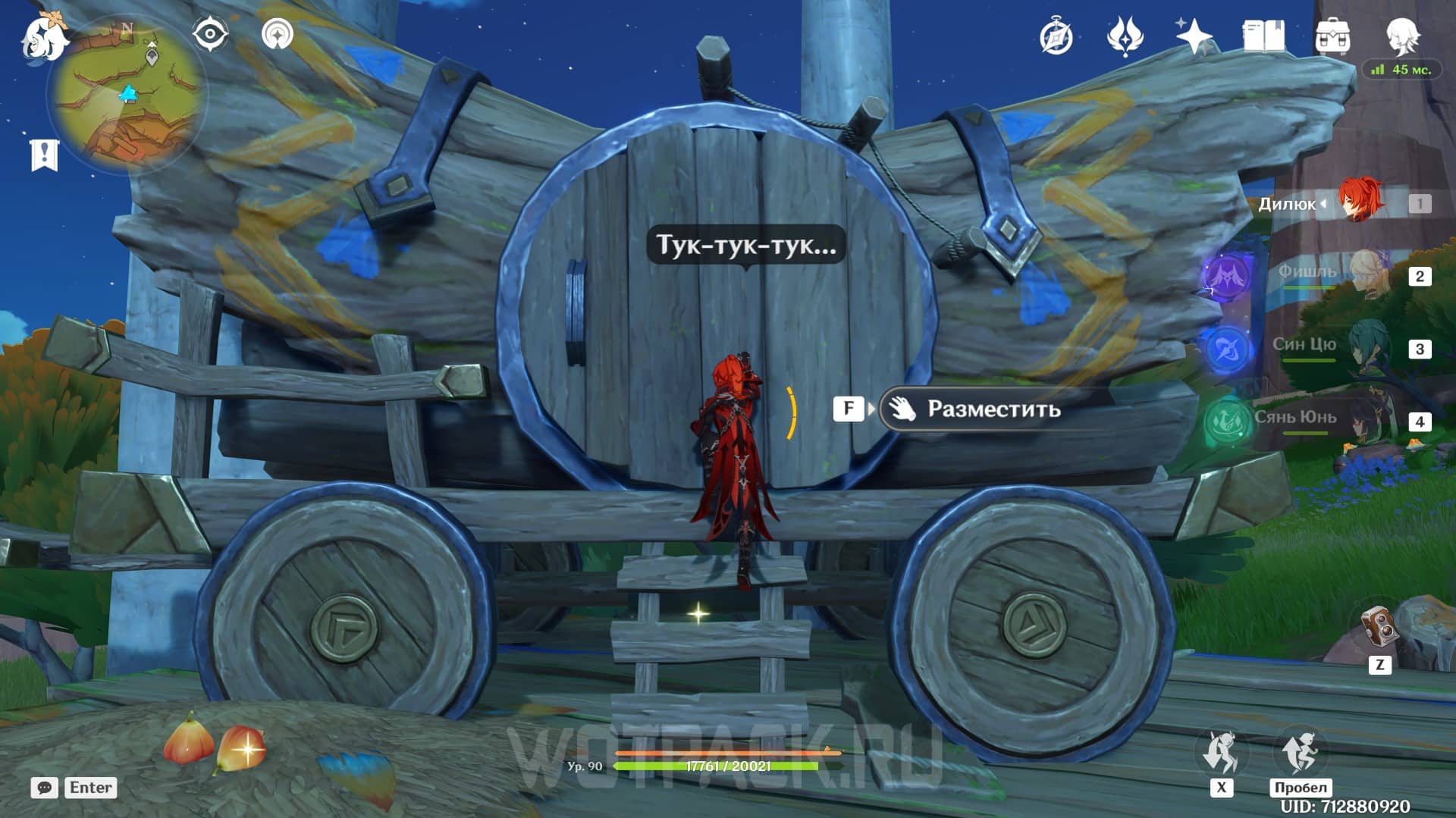Open the chat speech bubble

45,788
